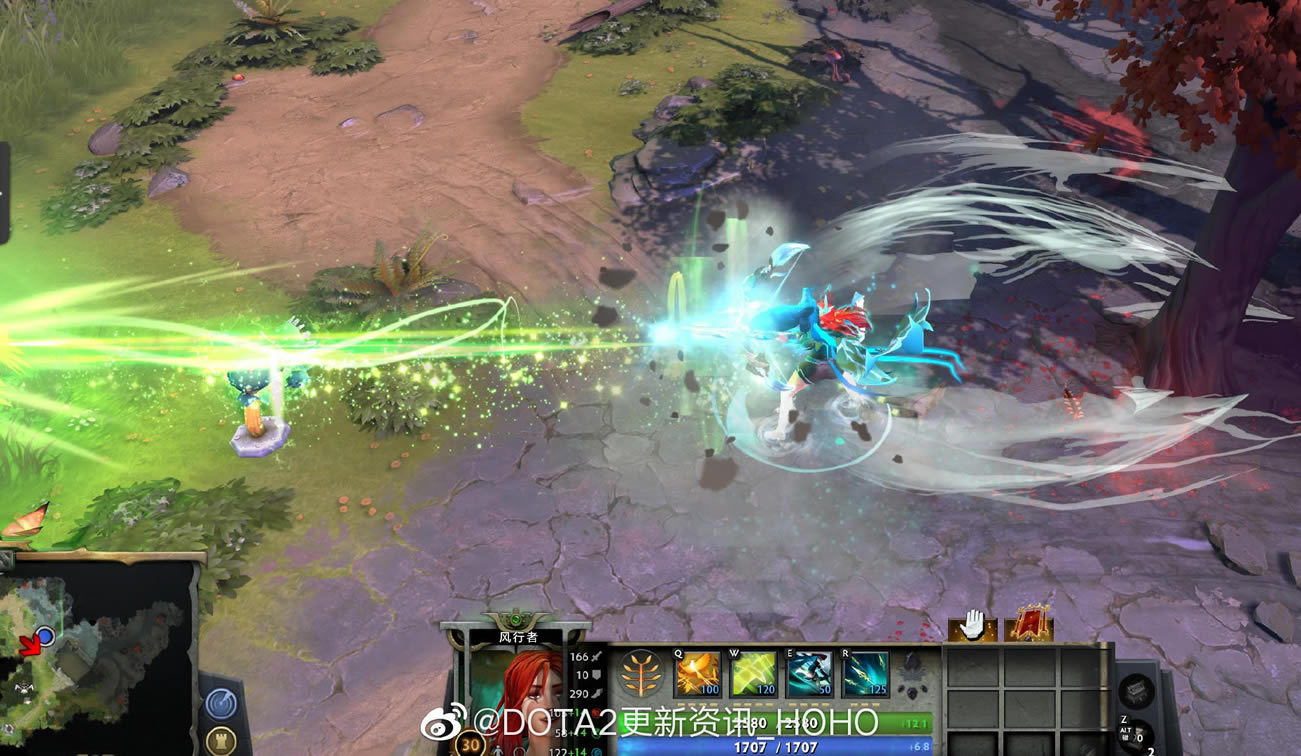This screenshot has height=756, width=1301.
Task: Click the movement speed boot stat icon
Action: click(x=596, y=694)
